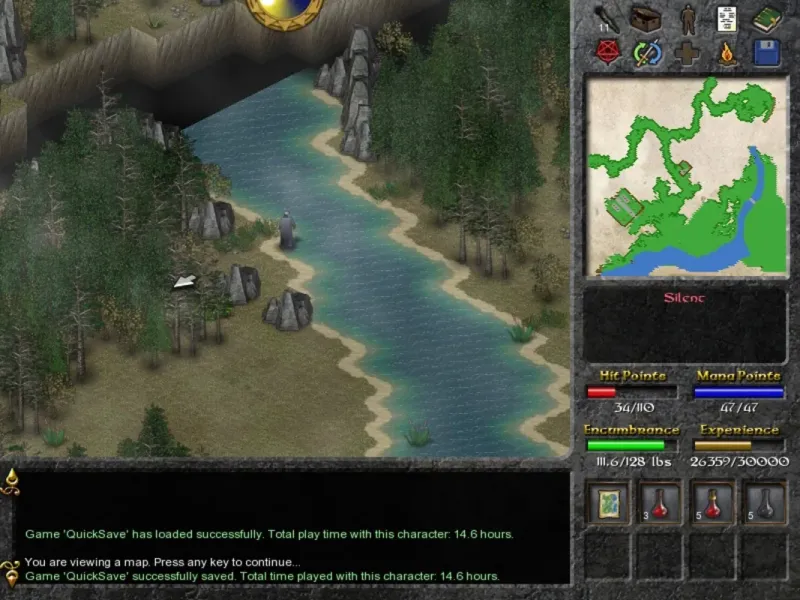This screenshot has height=600, width=800.
Task: Click the message log's upper gold arrow
Action: (x=11, y=480)
